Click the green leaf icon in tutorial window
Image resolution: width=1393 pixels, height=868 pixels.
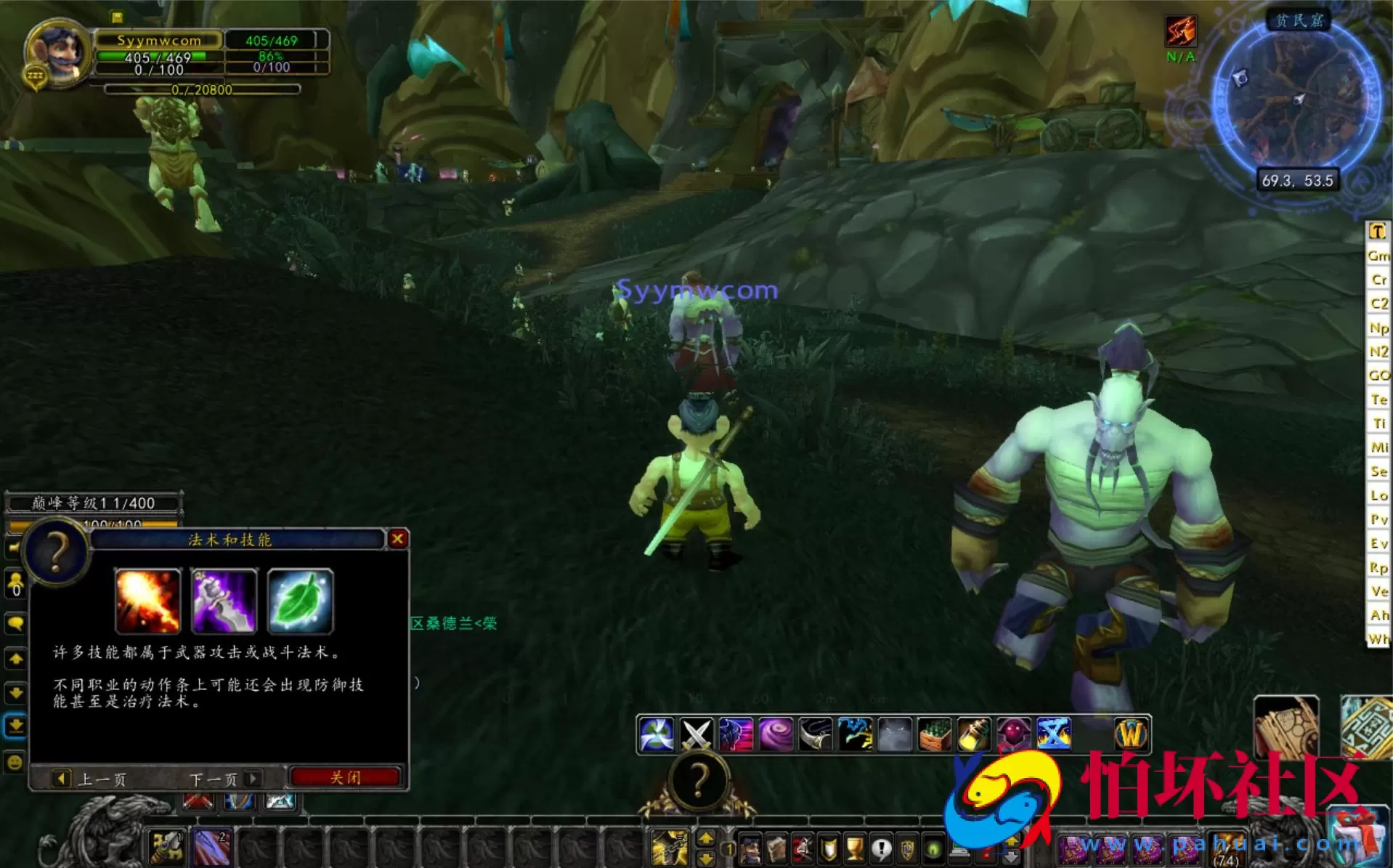click(300, 601)
